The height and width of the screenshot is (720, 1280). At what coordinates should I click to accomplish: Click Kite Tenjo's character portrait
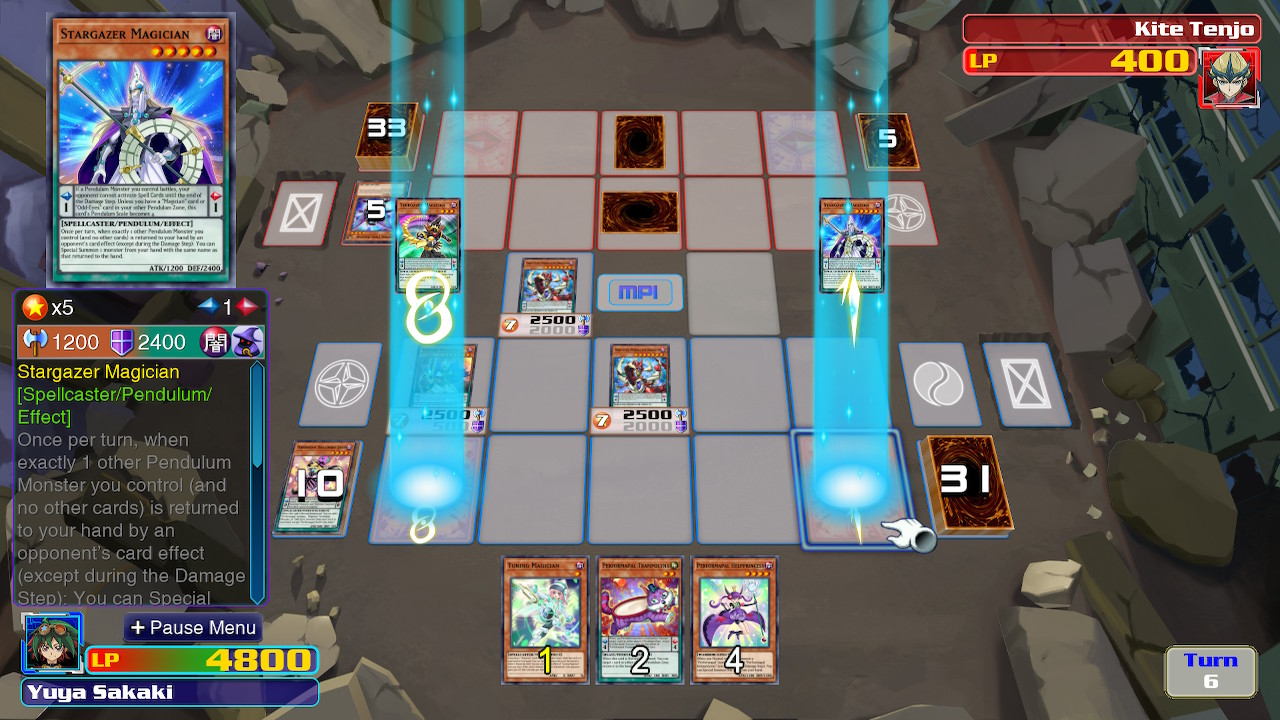pos(1229,76)
